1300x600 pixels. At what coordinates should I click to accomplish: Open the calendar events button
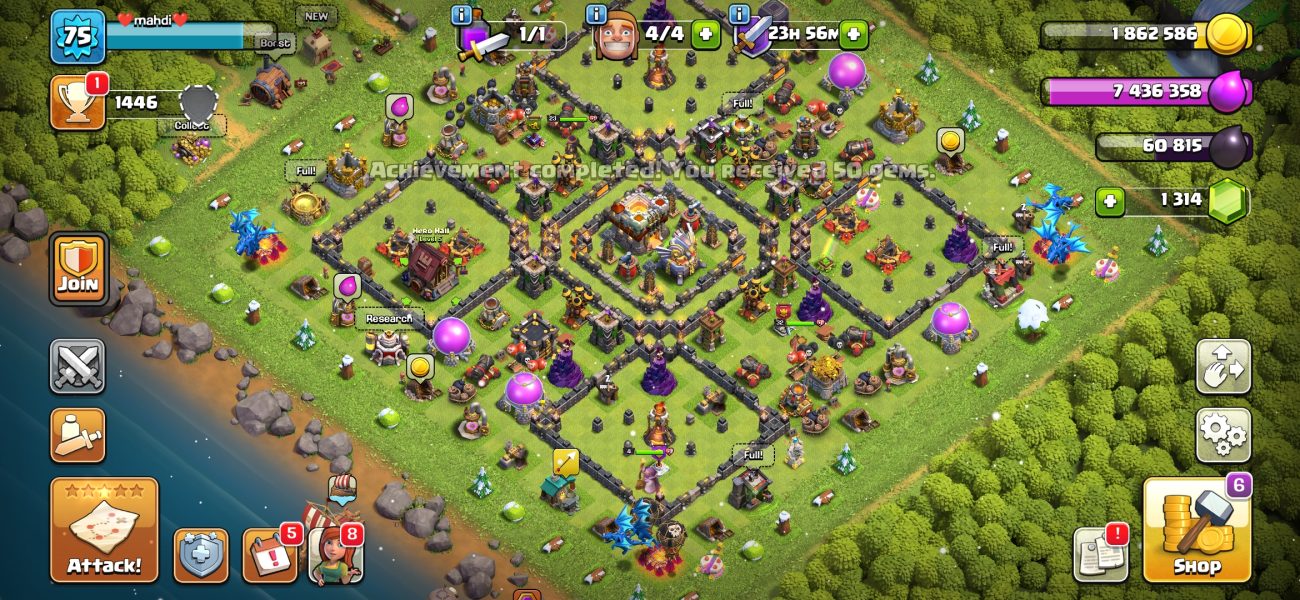point(269,555)
